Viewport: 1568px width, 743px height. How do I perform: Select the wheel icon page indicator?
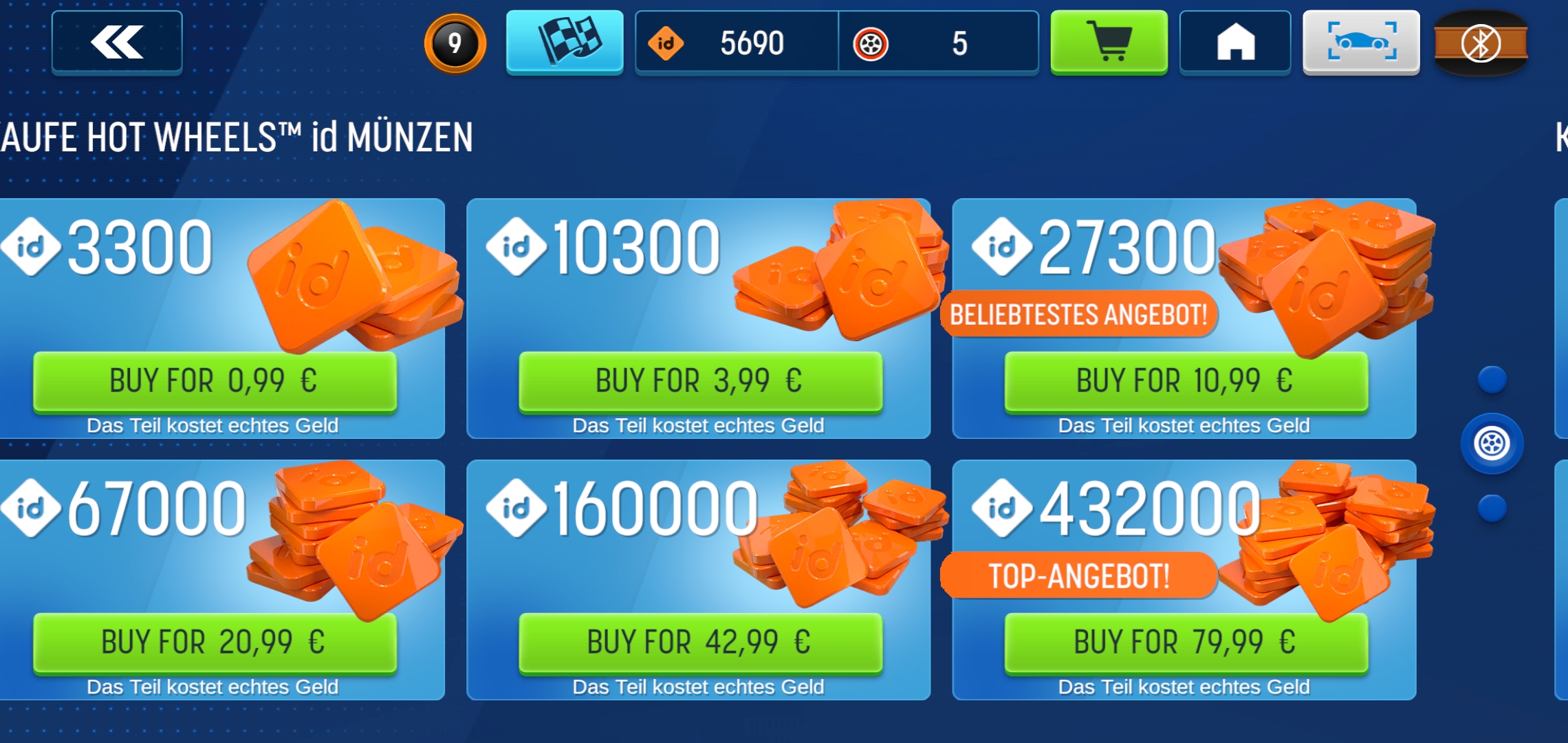click(x=1492, y=444)
